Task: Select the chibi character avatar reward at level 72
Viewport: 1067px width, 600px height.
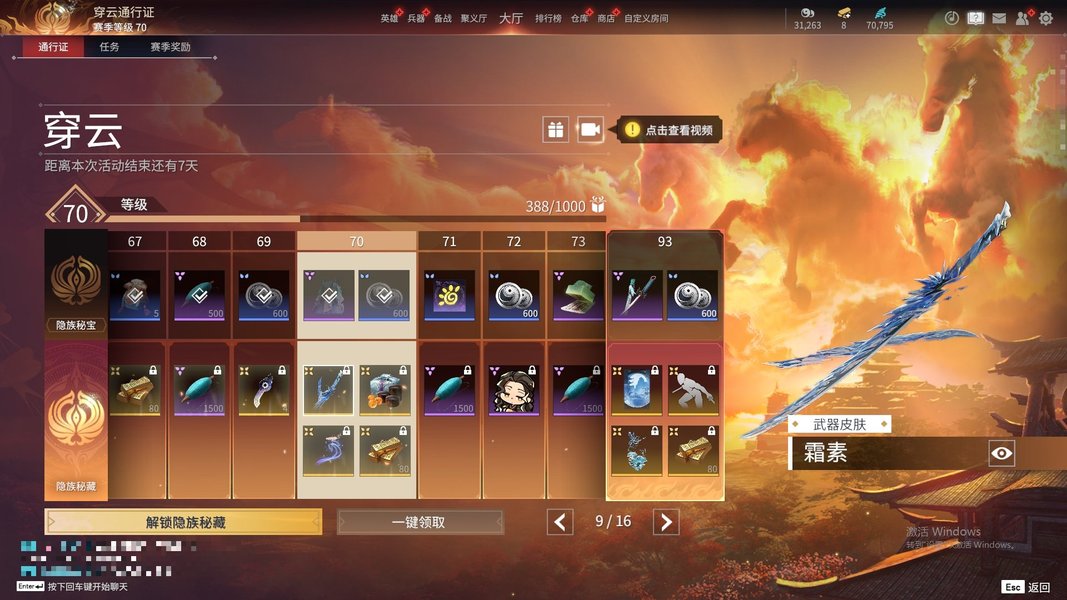Action: (514, 389)
